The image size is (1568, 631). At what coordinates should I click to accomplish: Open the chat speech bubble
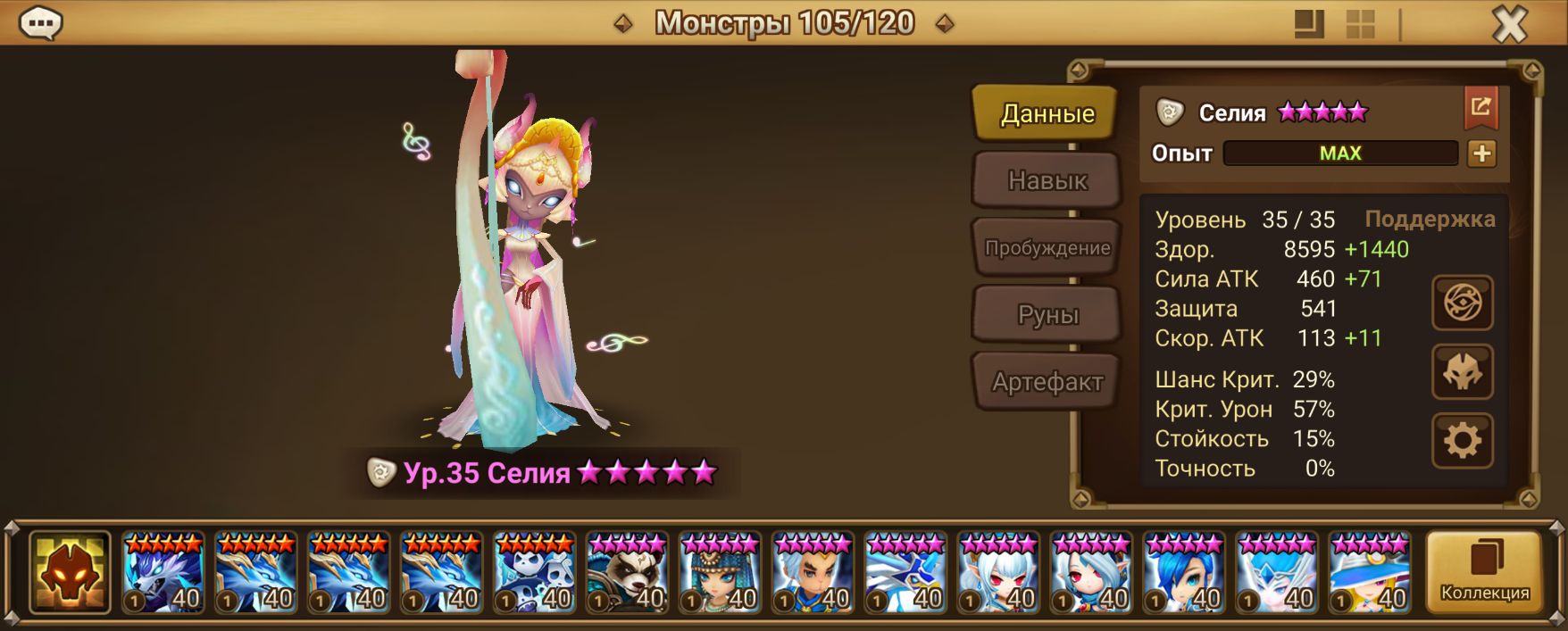(x=41, y=24)
